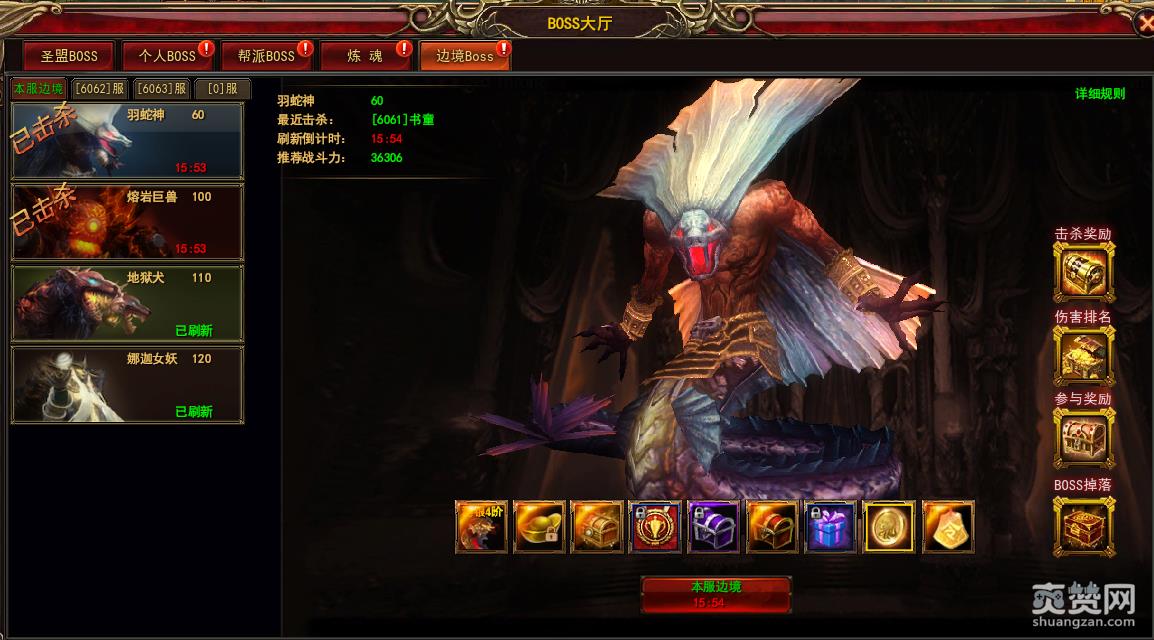Choose the 边境Boss tab
Image resolution: width=1154 pixels, height=640 pixels.
pos(464,56)
